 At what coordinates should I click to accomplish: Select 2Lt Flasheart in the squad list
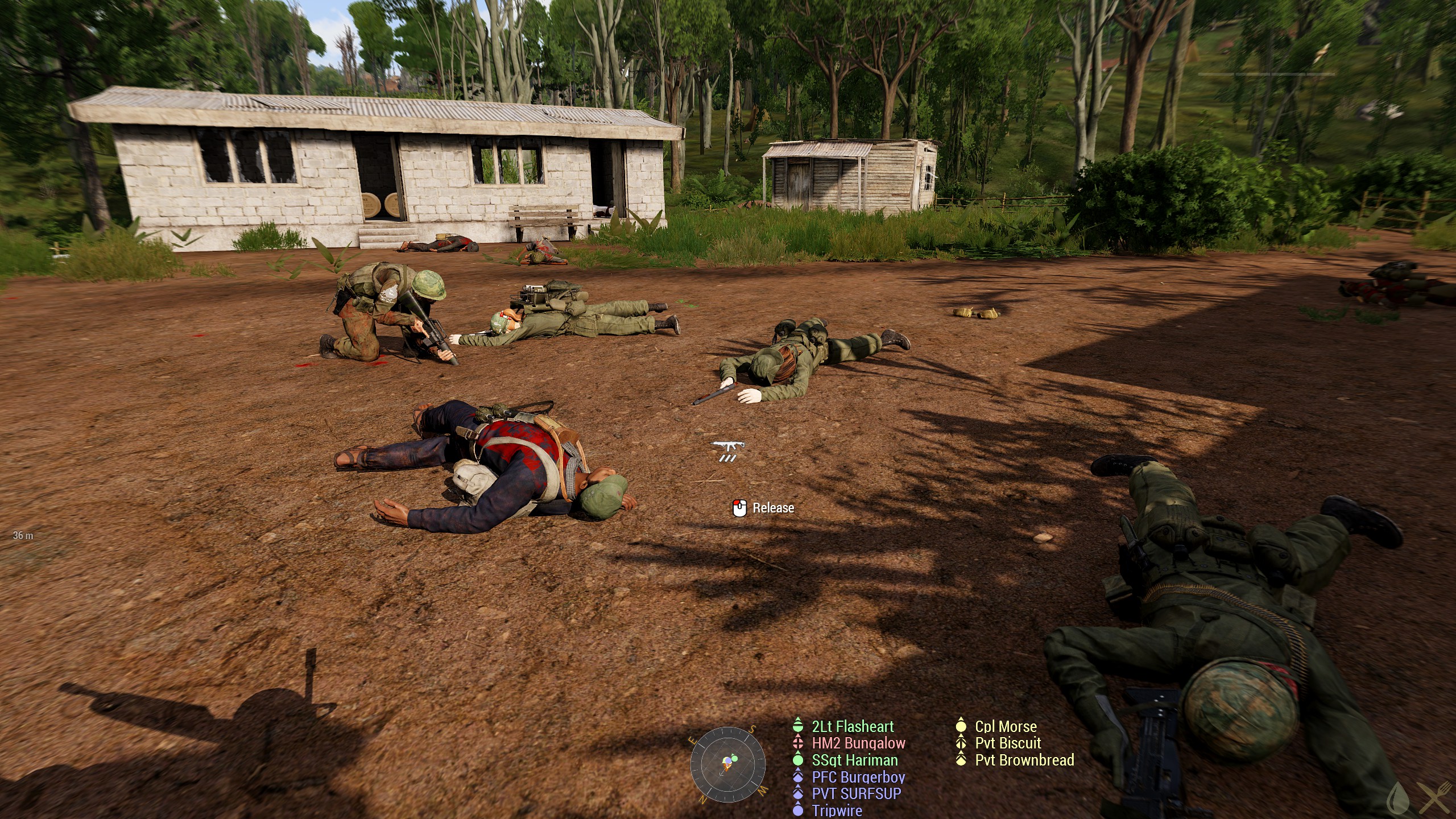coord(852,726)
